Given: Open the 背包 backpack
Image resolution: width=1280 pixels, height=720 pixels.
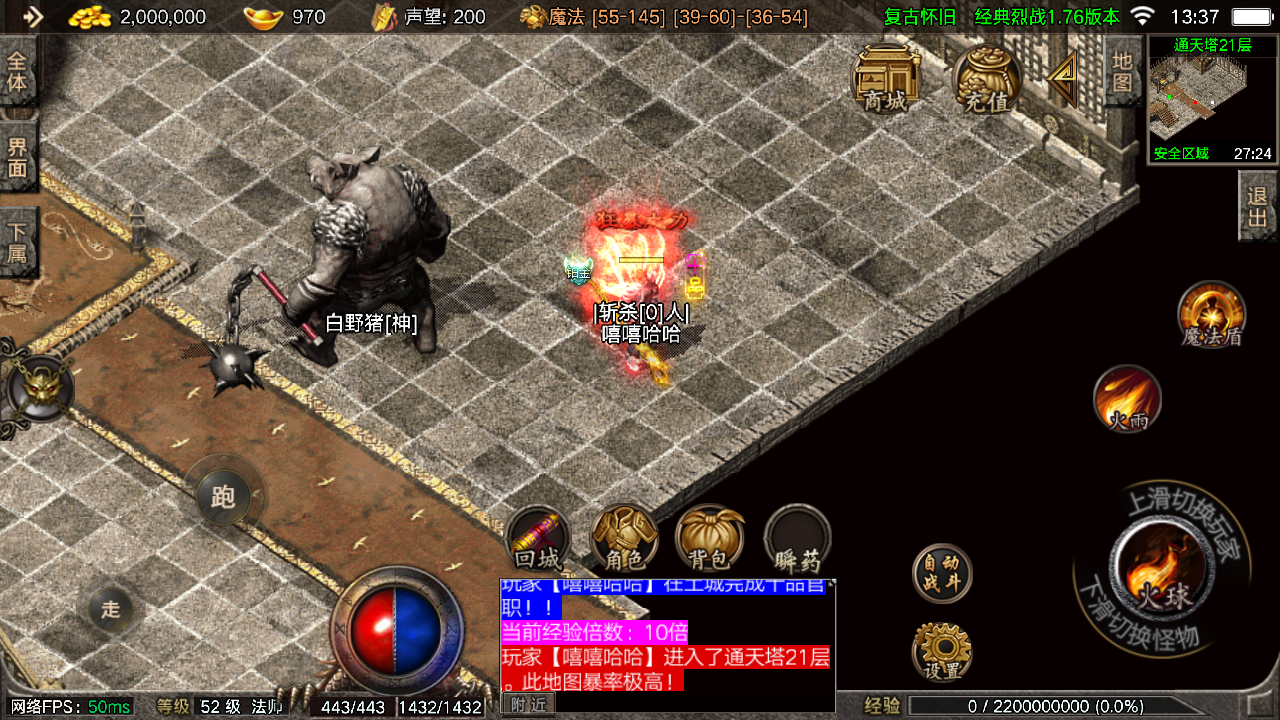Looking at the screenshot, I should click(709, 538).
